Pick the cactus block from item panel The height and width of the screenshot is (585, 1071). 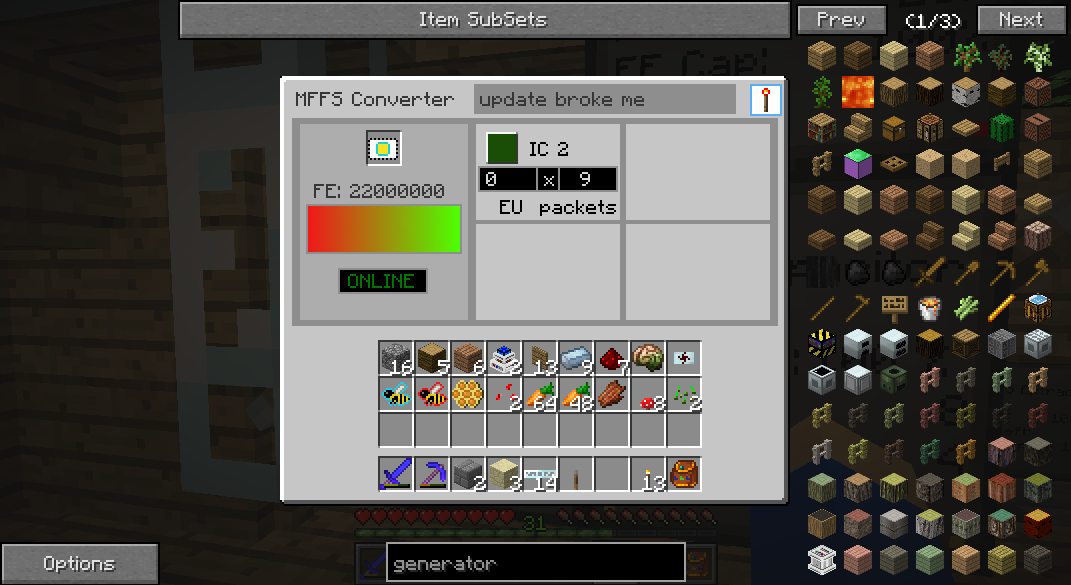click(1001, 127)
